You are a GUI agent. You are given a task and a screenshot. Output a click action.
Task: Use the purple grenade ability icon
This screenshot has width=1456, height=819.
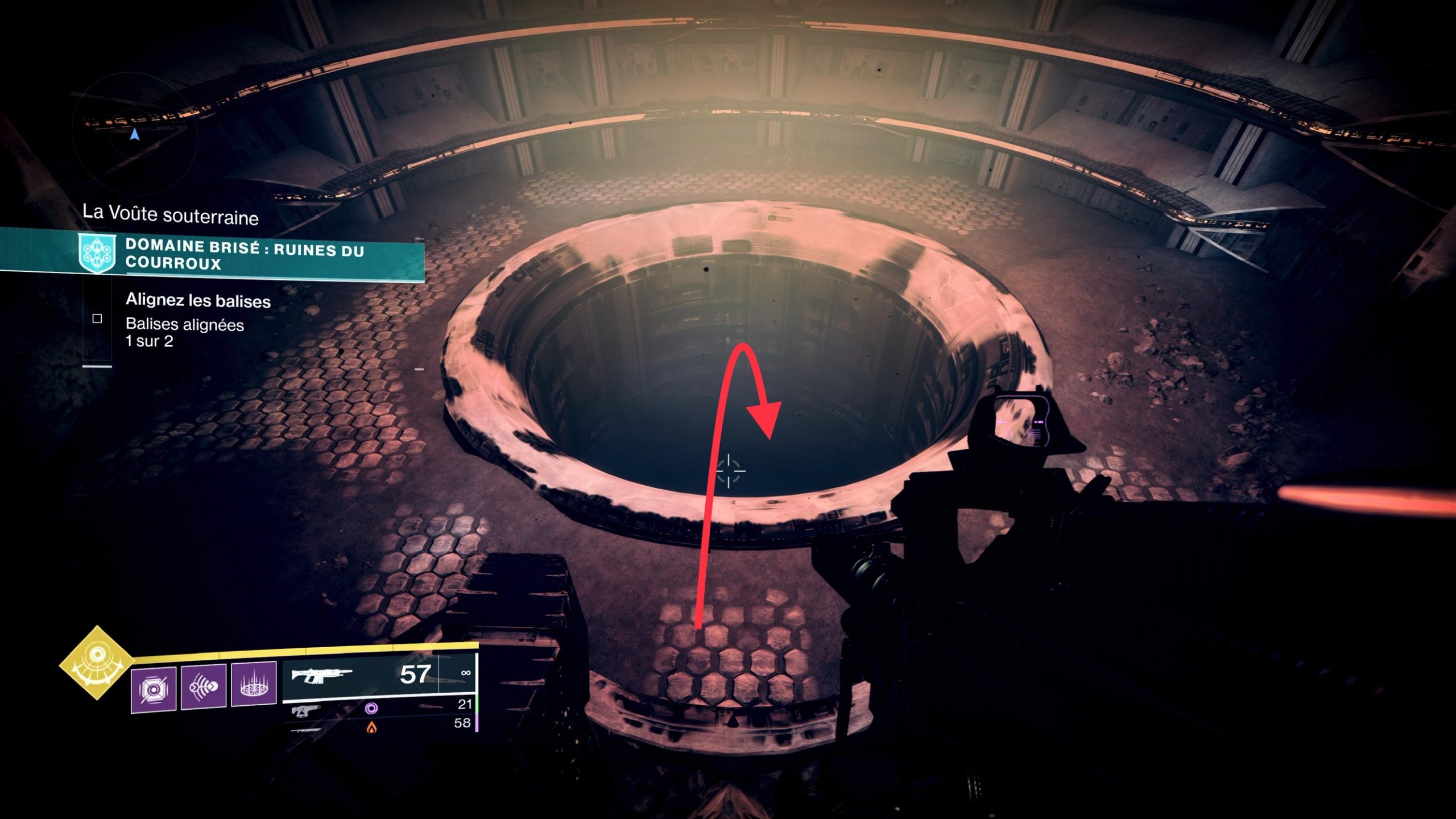154,689
